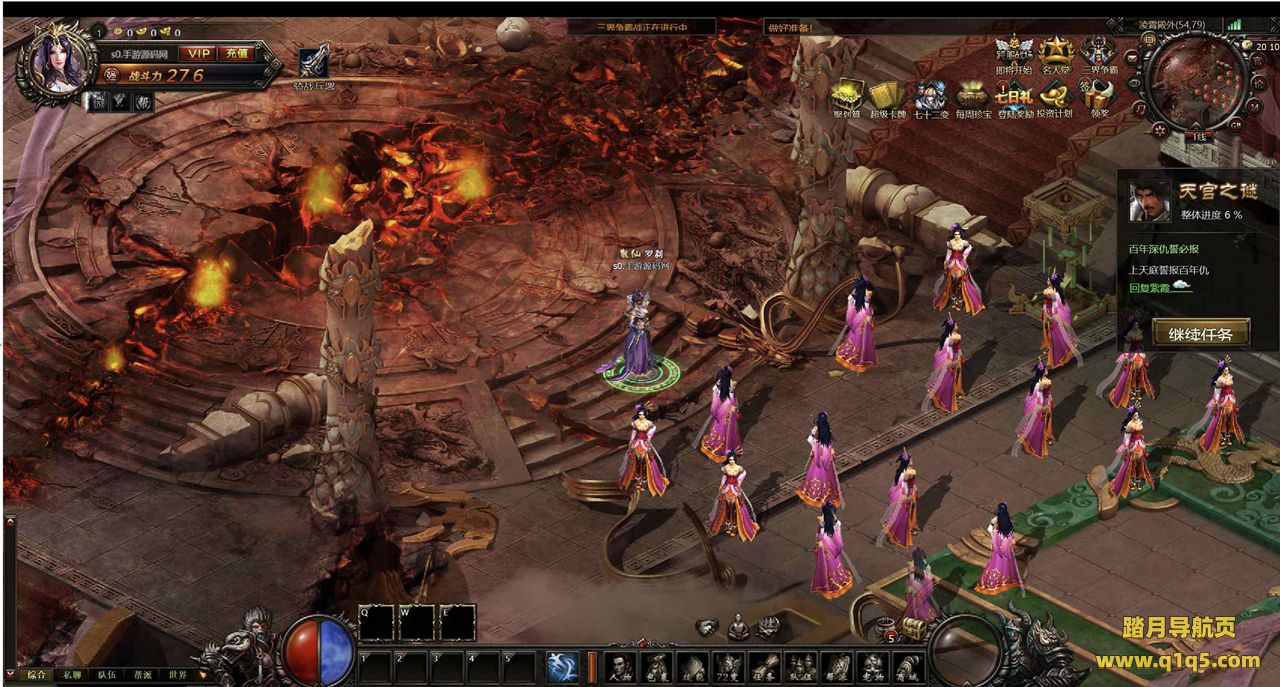Open the 三界争霸 battle event icon
This screenshot has width=1280, height=687.
1098,53
